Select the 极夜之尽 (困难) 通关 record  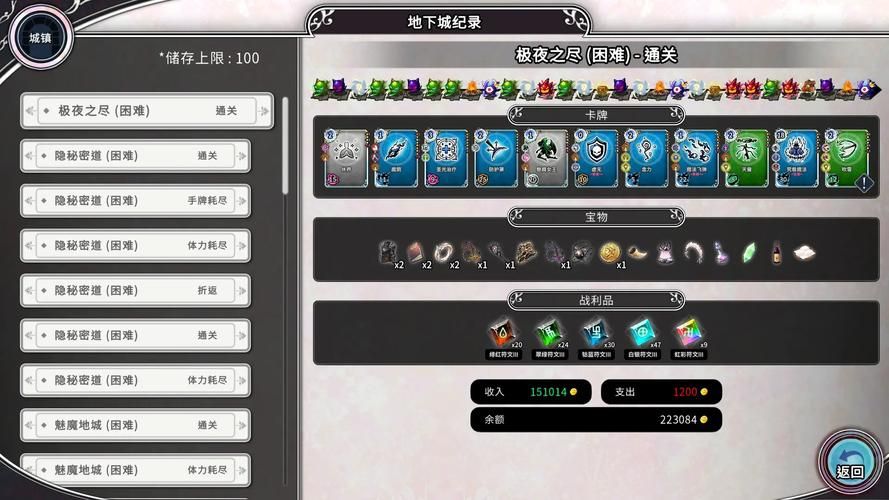coord(146,111)
